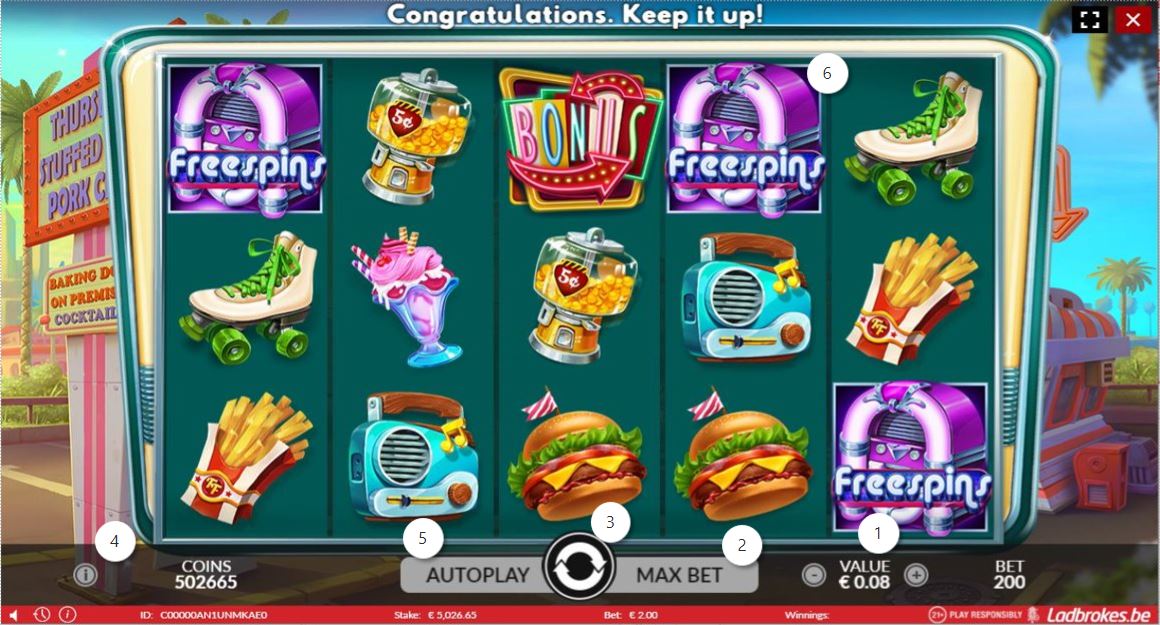The height and width of the screenshot is (625, 1160).
Task: Toggle fullscreen mode
Action: [x=1090, y=19]
